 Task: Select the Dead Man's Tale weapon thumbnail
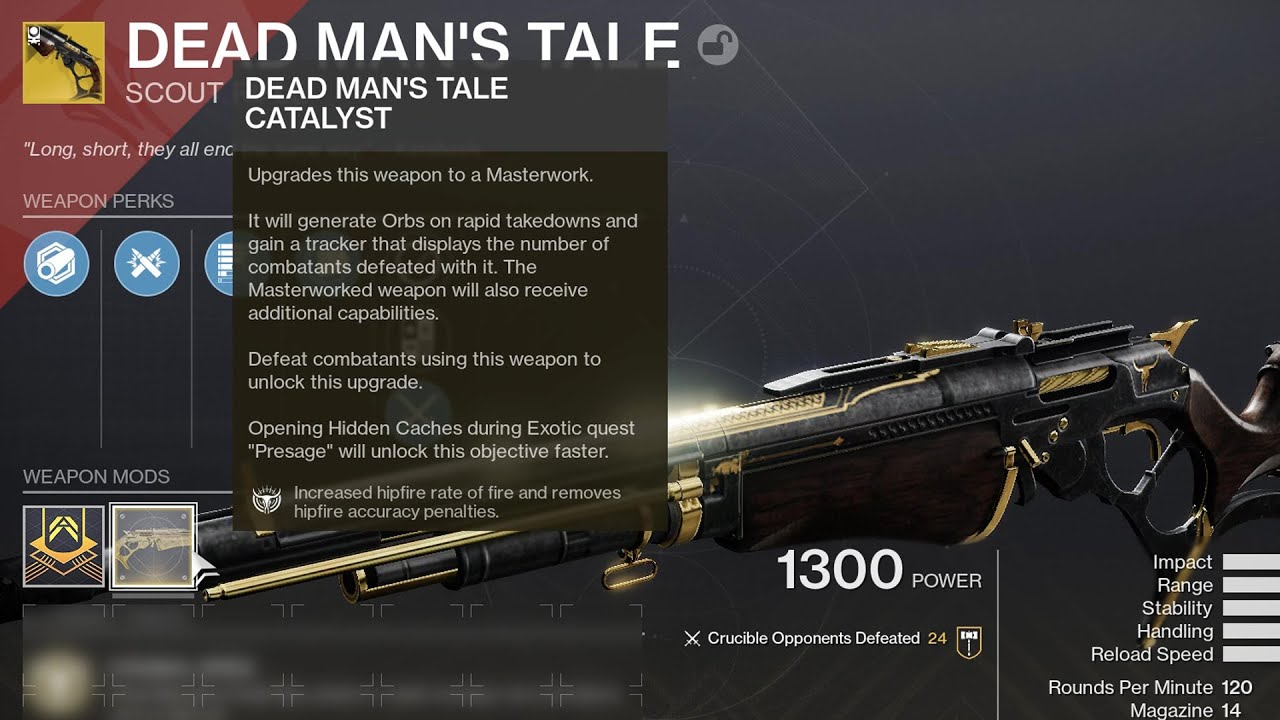64,63
